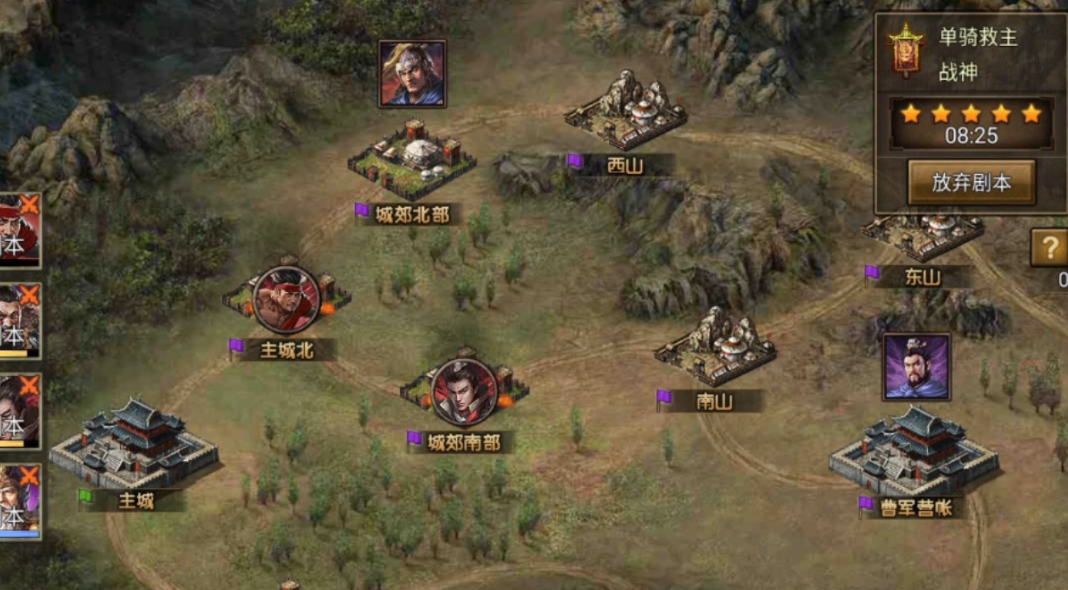Click the 单骑救主 scenario banner icon

[905, 50]
